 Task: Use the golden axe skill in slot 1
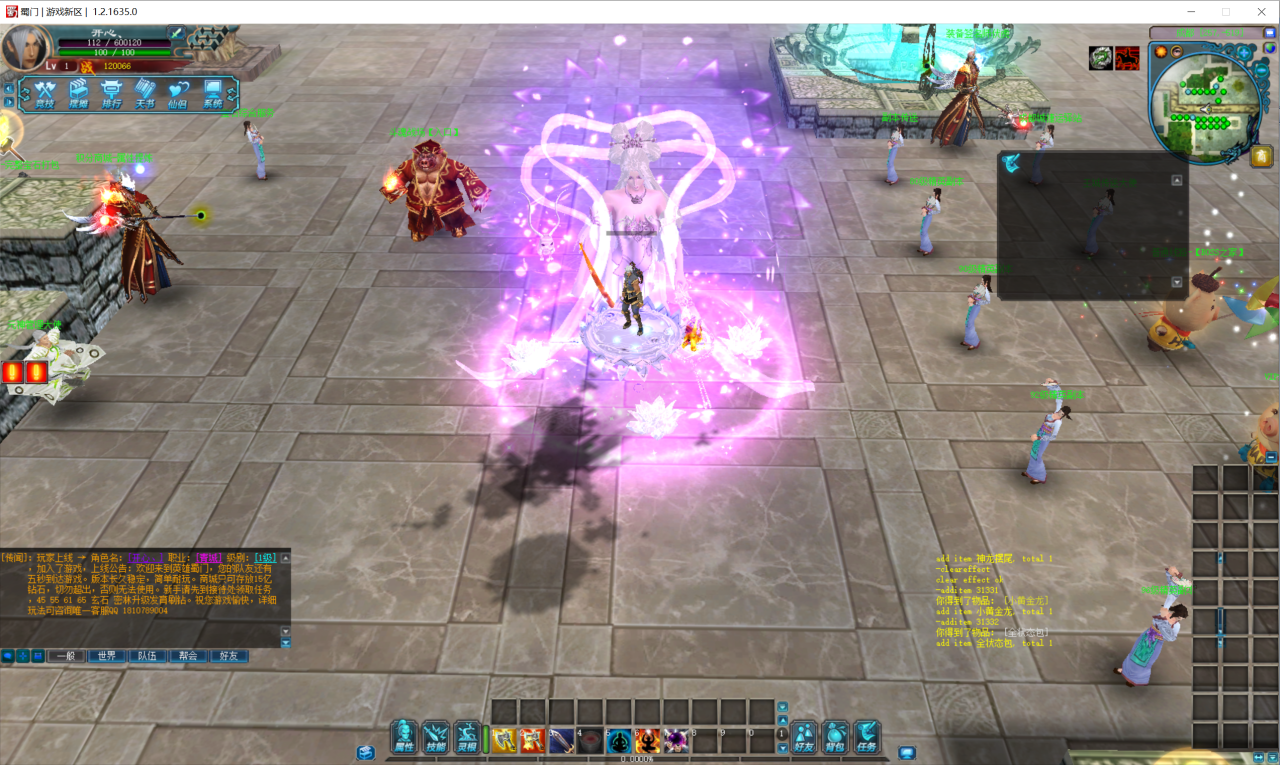tap(504, 740)
